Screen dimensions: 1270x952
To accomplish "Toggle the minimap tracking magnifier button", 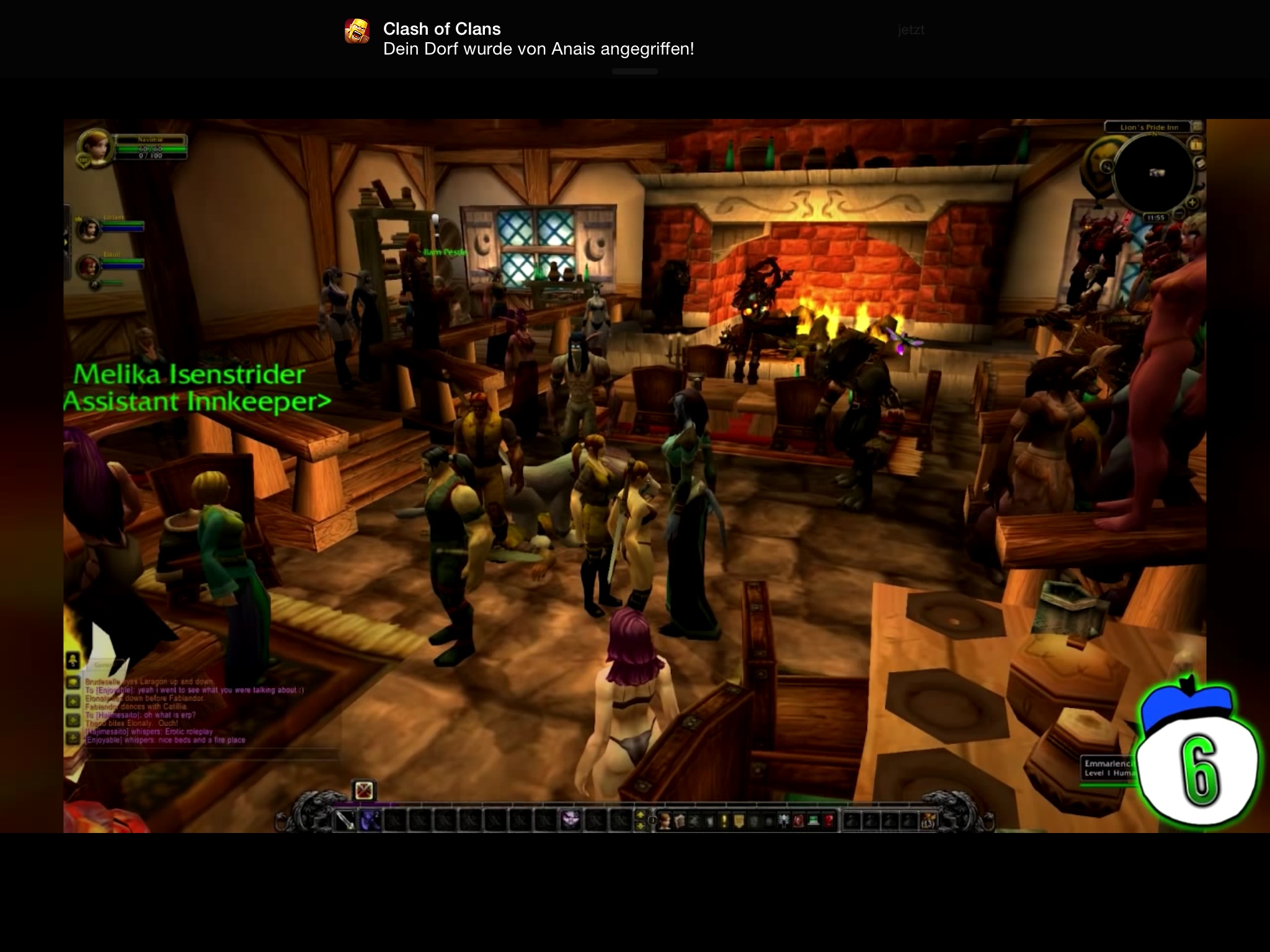I will 1107,167.
